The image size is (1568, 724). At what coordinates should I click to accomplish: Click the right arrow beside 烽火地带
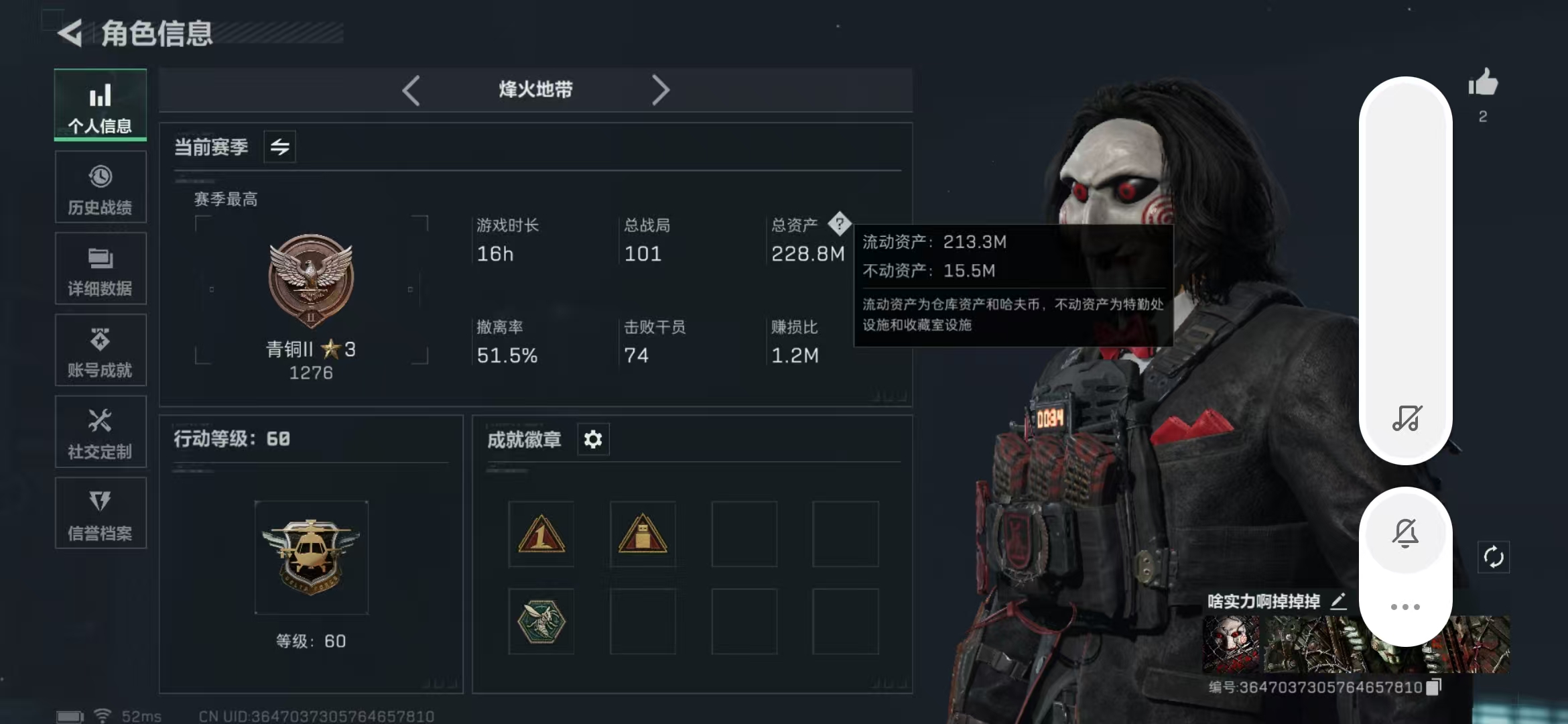(660, 90)
